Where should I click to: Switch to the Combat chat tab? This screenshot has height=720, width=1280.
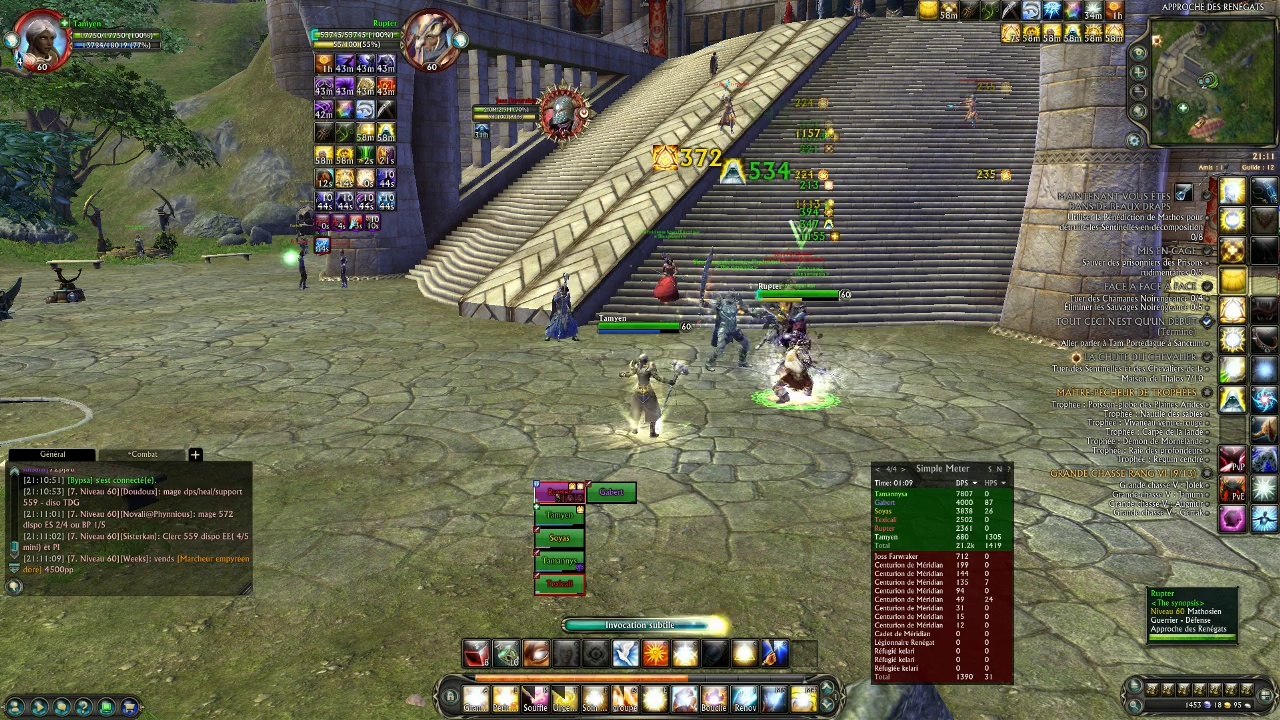(x=143, y=455)
